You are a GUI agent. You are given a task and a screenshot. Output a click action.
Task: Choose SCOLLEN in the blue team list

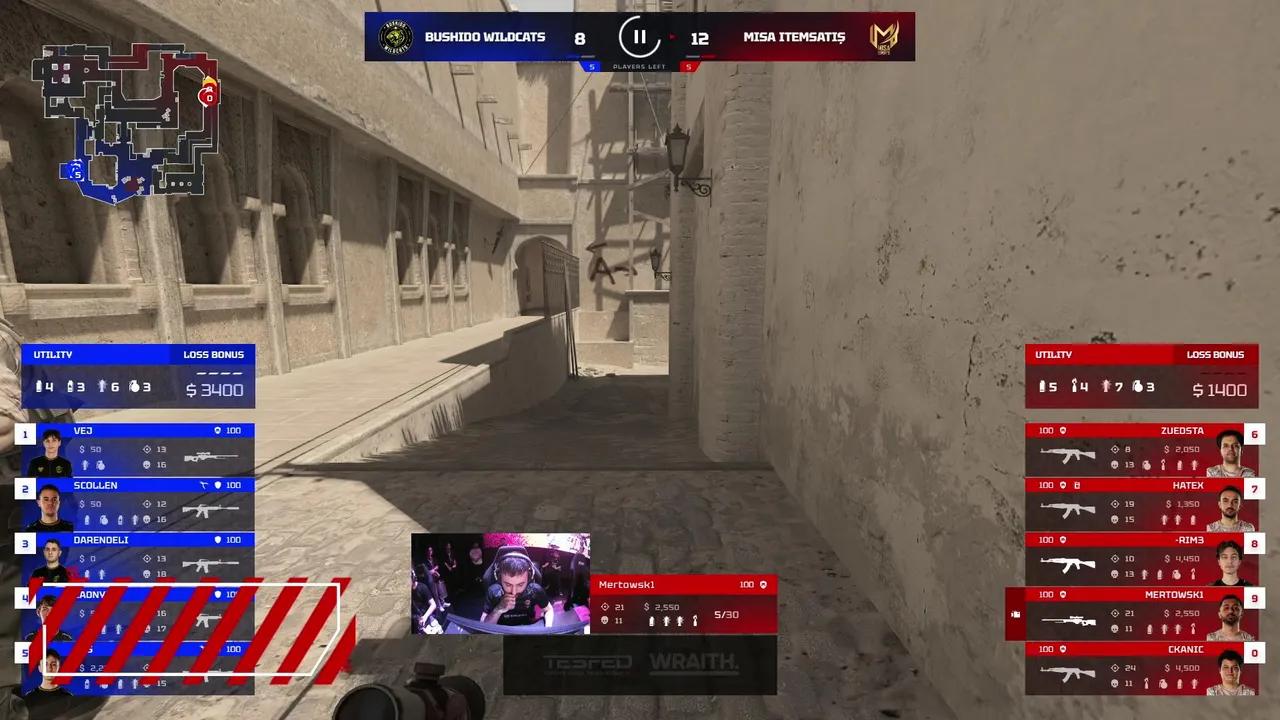click(x=138, y=504)
